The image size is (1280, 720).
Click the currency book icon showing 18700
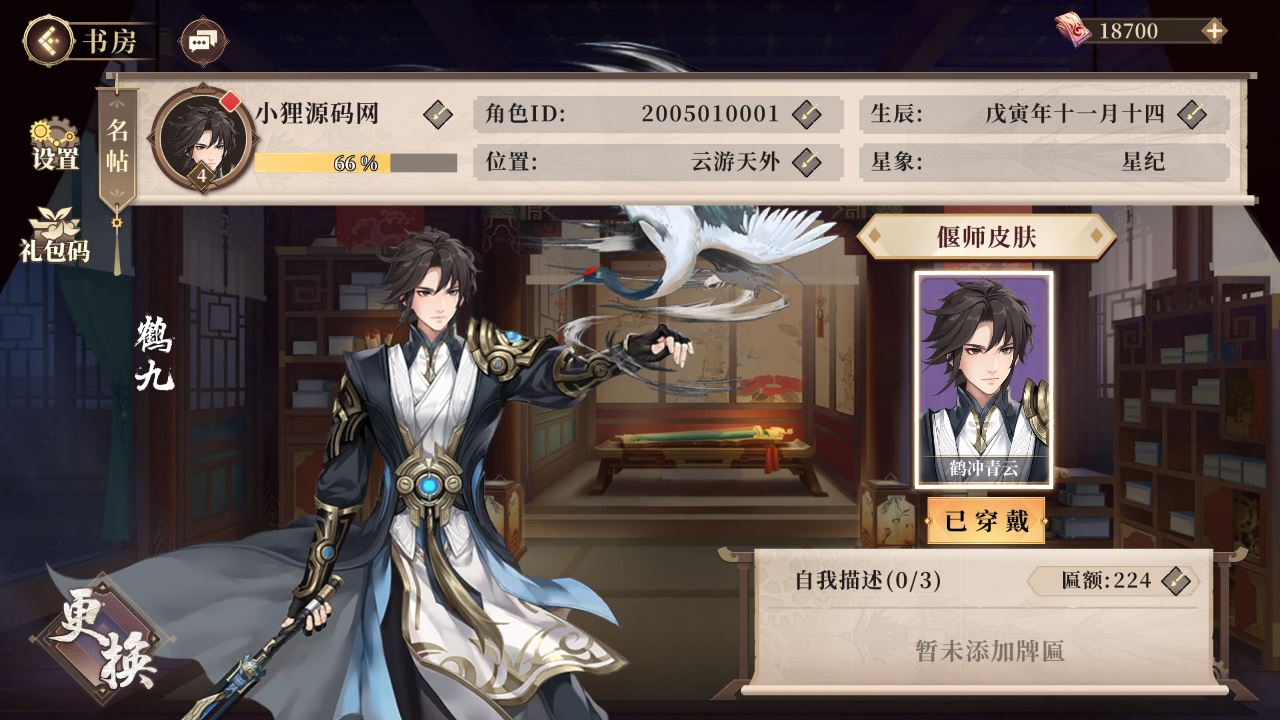(x=1073, y=30)
